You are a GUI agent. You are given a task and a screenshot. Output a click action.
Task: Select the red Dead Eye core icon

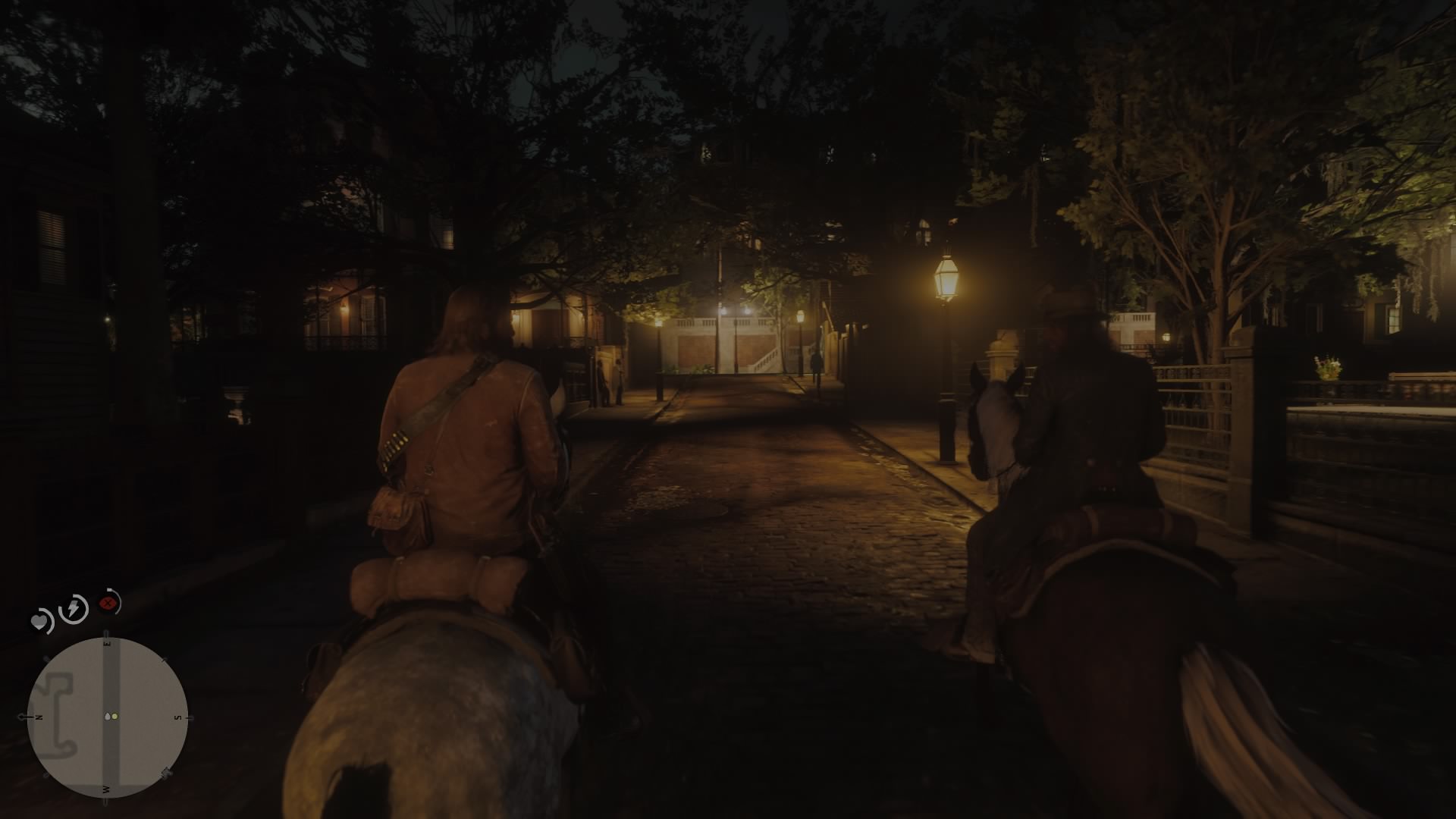[108, 603]
